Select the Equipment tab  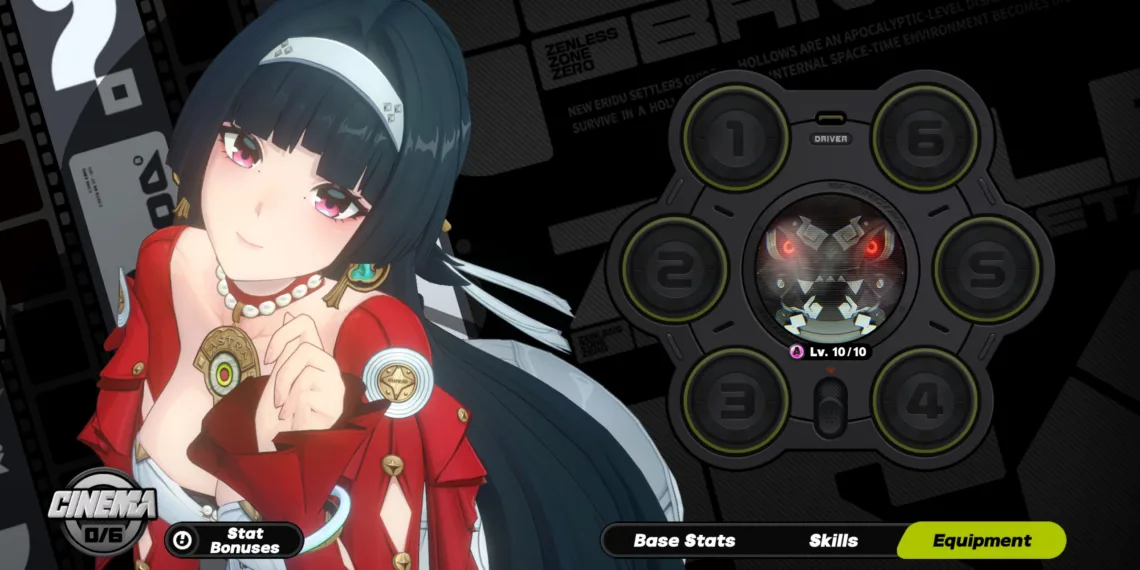981,541
